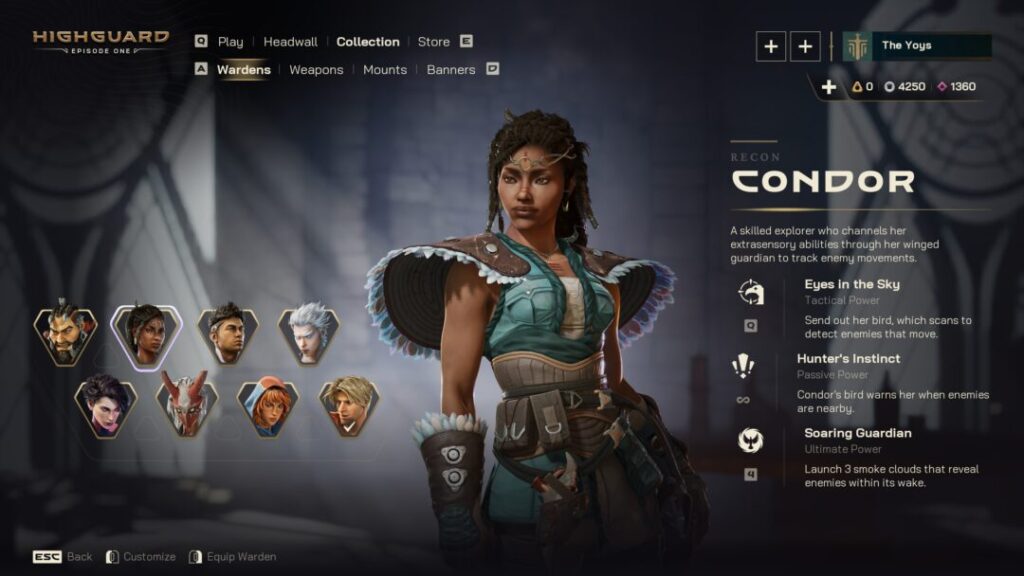The width and height of the screenshot is (1024, 576).
Task: Open The Yoys player banner
Action: coord(917,46)
